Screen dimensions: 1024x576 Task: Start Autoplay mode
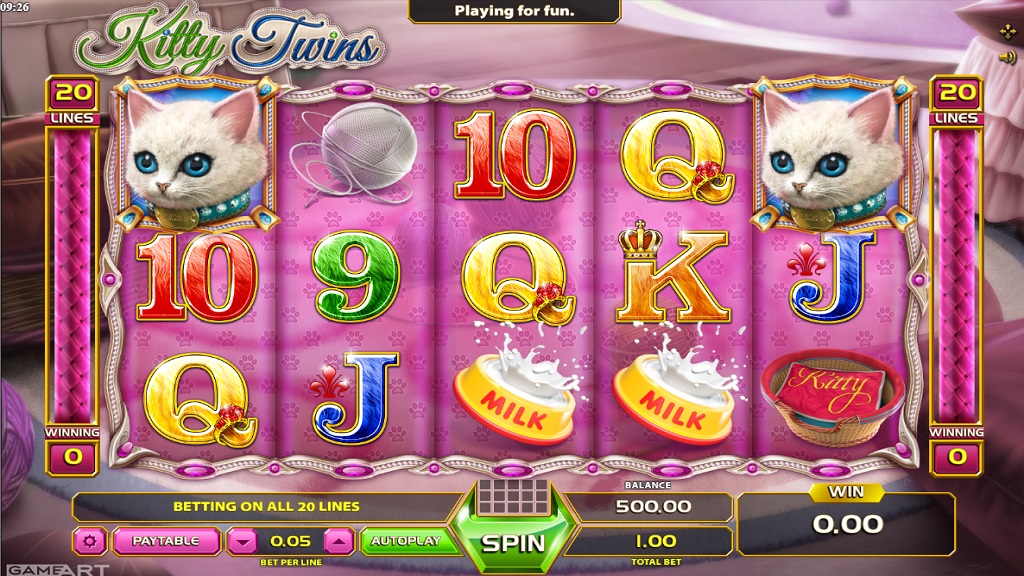coord(405,541)
